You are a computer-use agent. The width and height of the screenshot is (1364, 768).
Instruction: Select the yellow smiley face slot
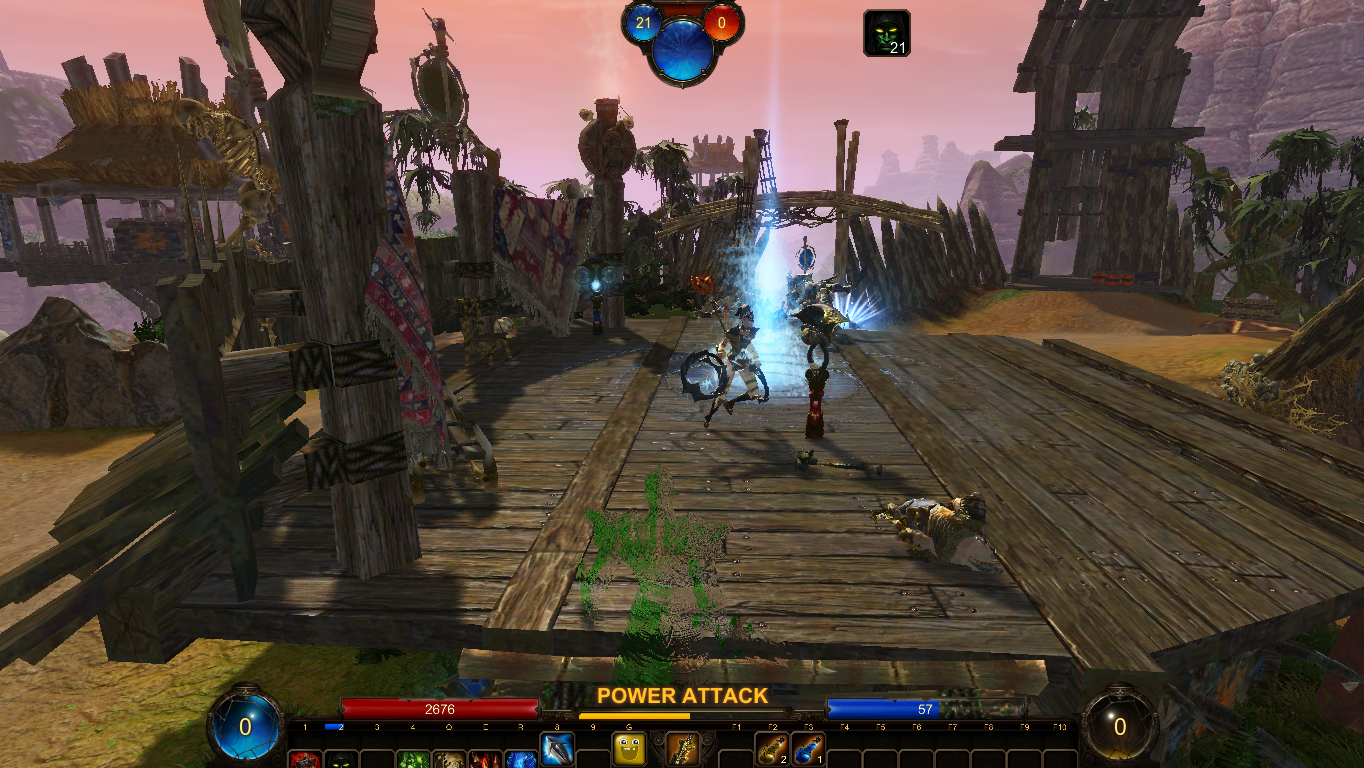629,749
